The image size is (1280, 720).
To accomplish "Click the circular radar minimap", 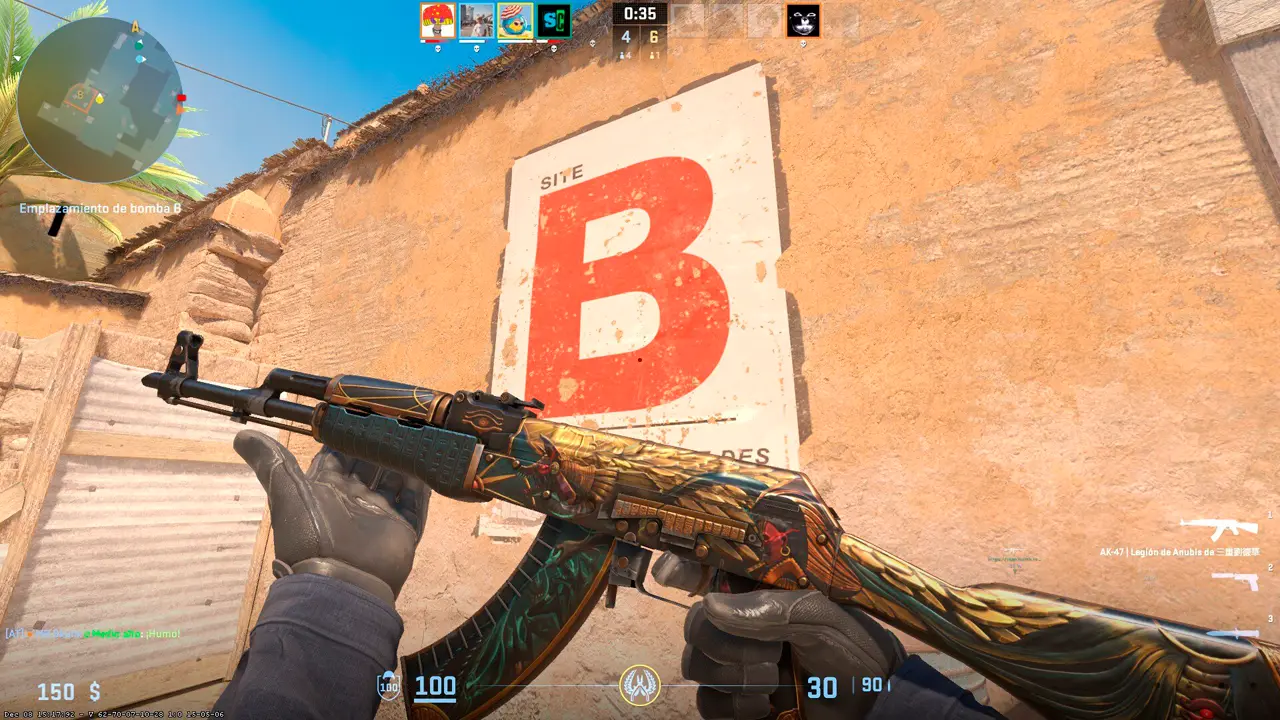I will (x=100, y=100).
